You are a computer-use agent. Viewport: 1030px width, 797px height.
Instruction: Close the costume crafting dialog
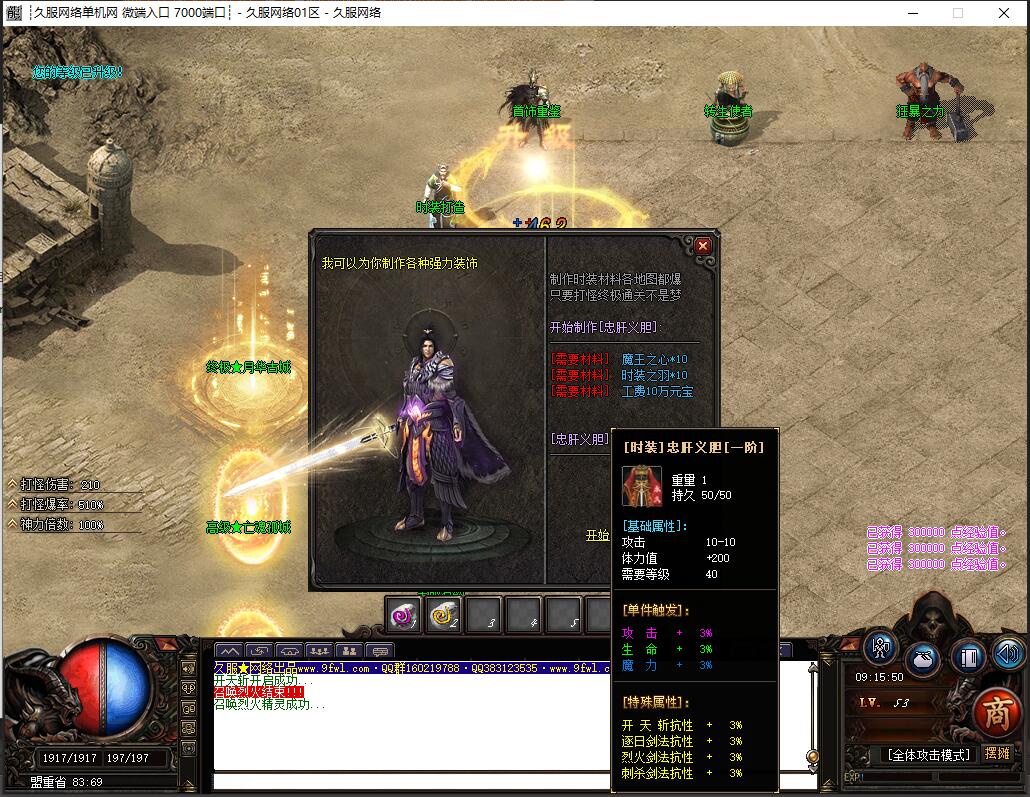pyautogui.click(x=703, y=245)
